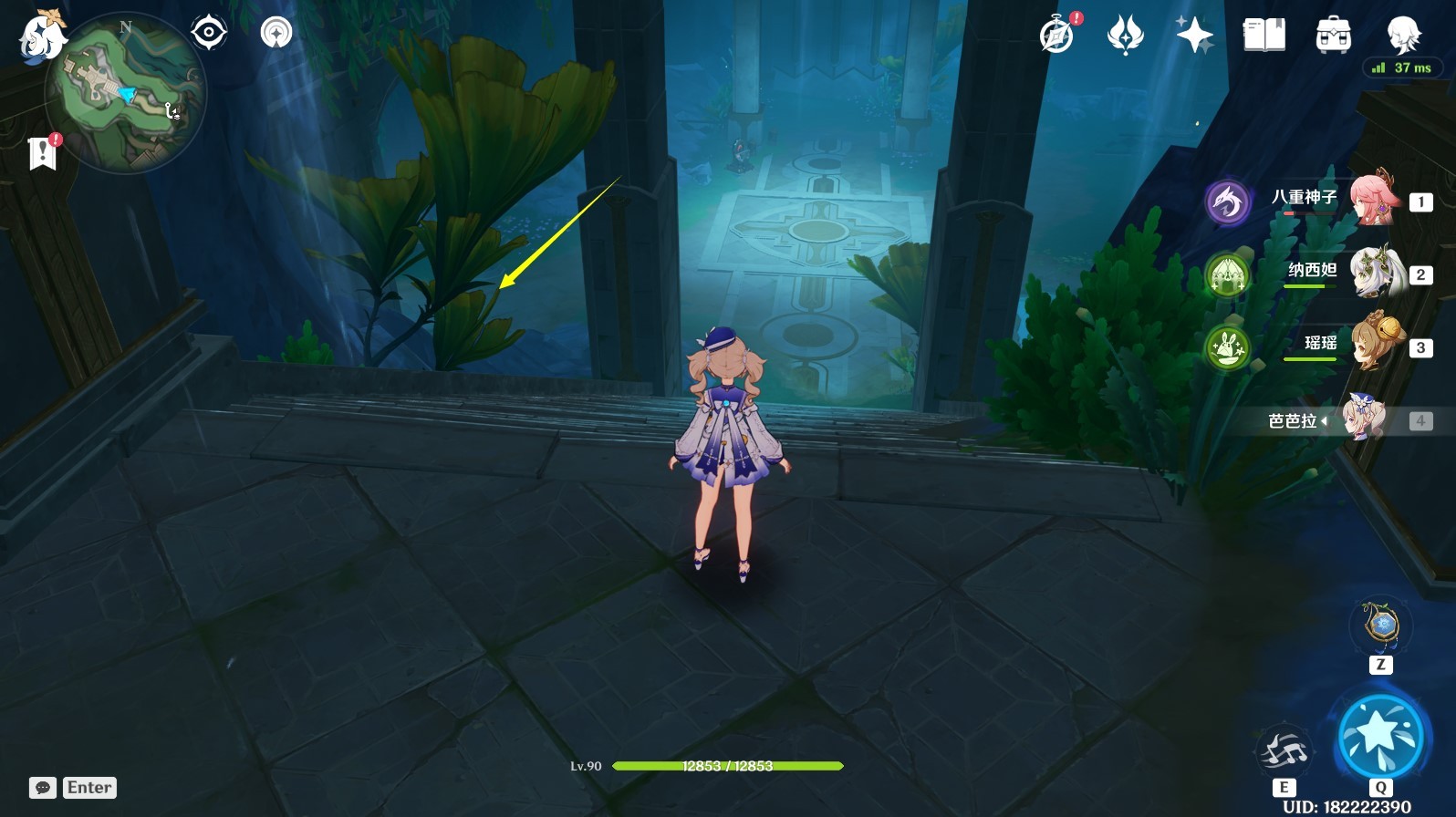This screenshot has width=1456, height=817.
Task: Toggle the elemental sight icon
Action: pyautogui.click(x=276, y=33)
